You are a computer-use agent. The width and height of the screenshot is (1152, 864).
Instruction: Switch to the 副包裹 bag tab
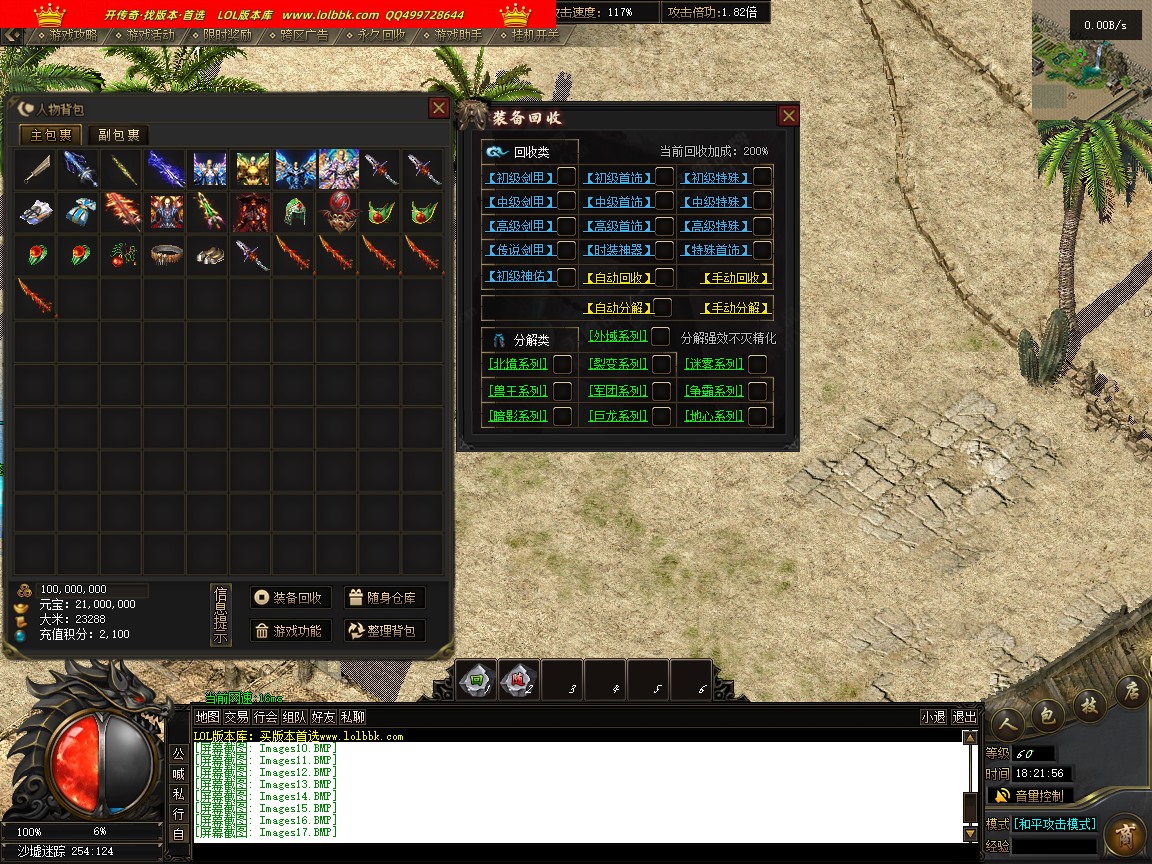pyautogui.click(x=118, y=135)
